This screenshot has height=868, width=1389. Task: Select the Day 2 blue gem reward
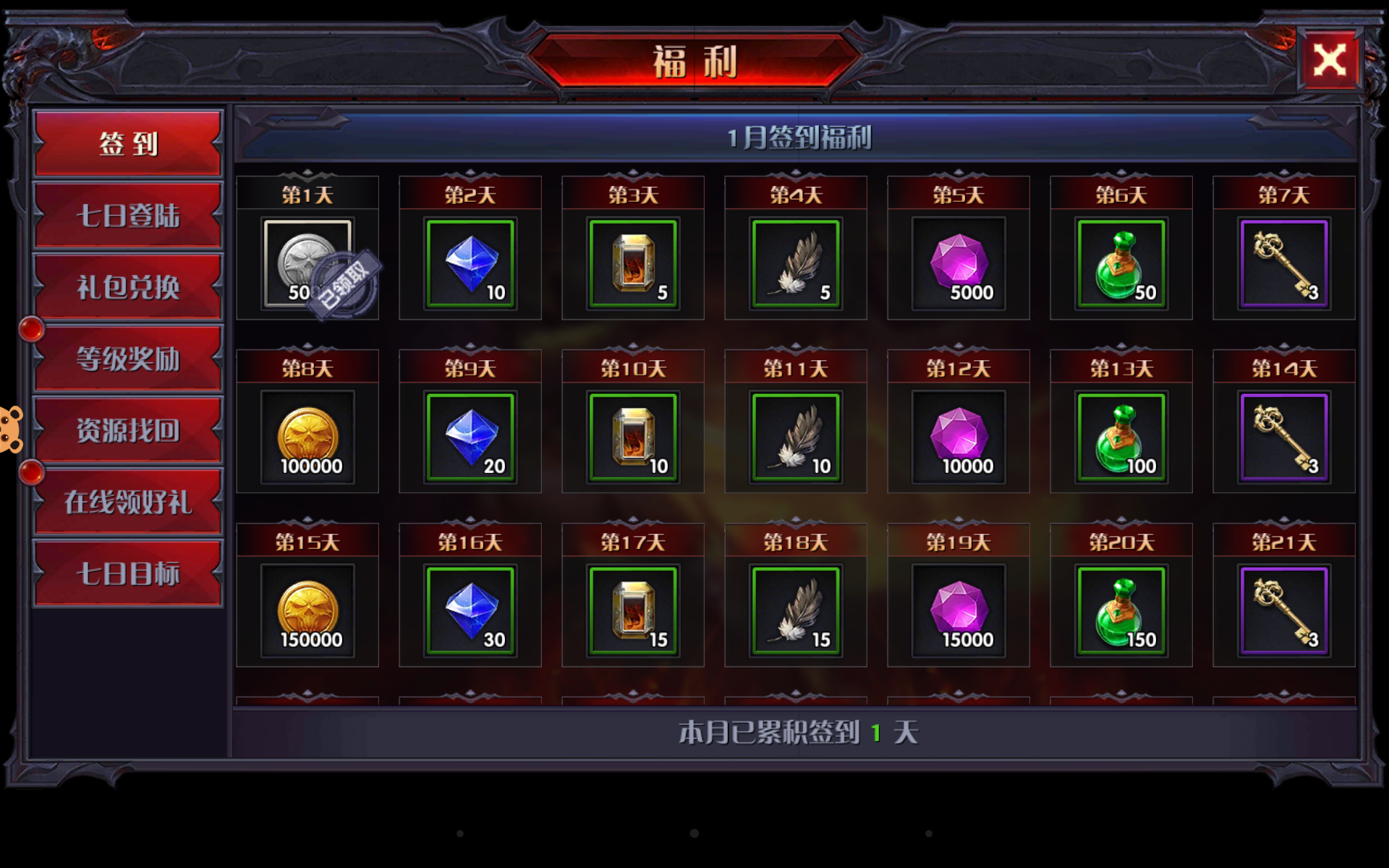coord(470,264)
